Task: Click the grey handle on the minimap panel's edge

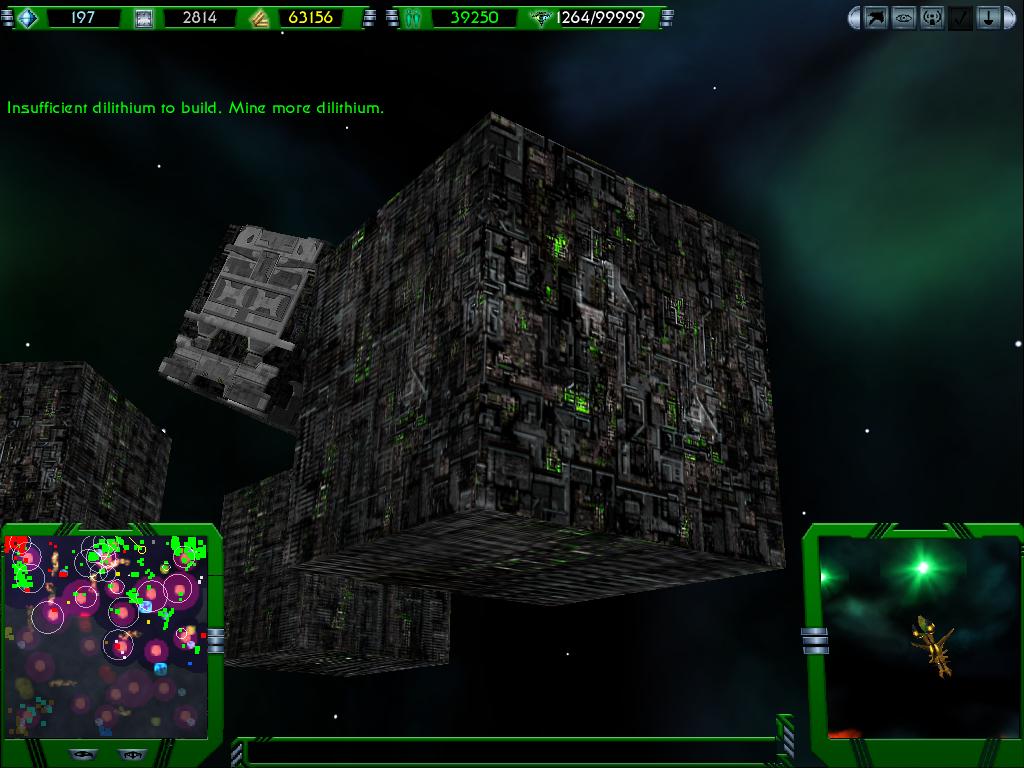Action: coord(215,640)
